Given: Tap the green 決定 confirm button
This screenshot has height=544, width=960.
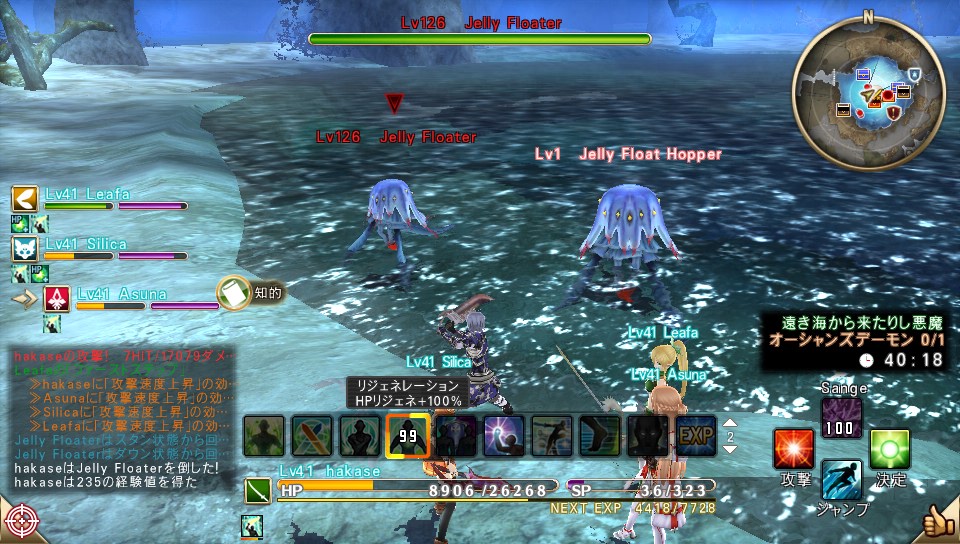Looking at the screenshot, I should click(888, 449).
